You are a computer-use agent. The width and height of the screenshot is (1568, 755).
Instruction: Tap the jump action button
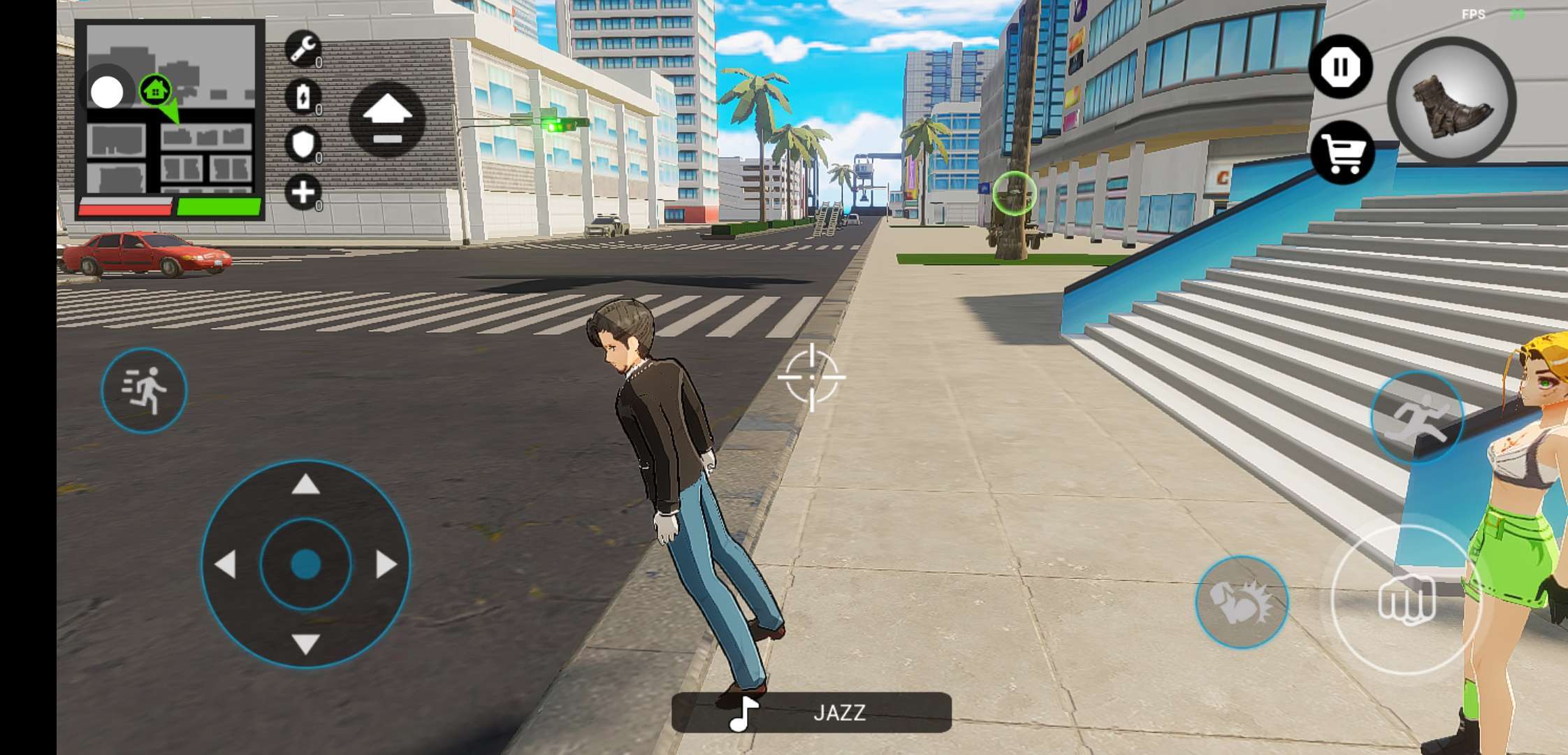tap(1416, 417)
